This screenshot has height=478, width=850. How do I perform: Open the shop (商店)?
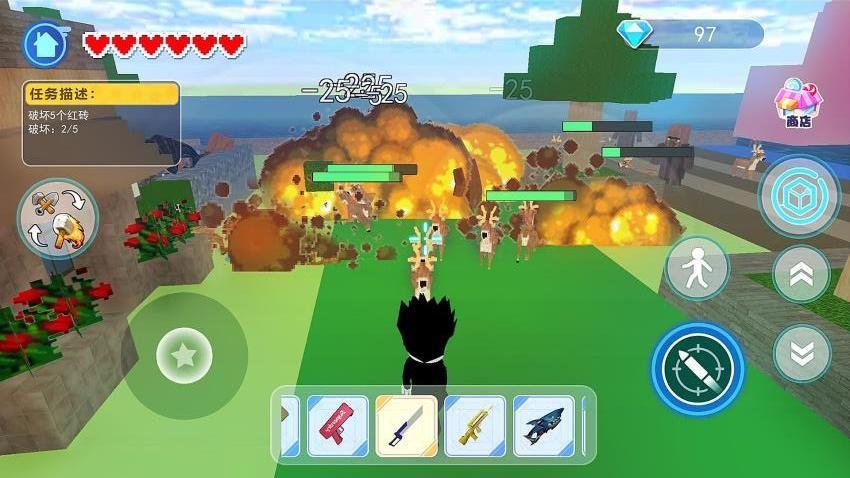(x=797, y=102)
